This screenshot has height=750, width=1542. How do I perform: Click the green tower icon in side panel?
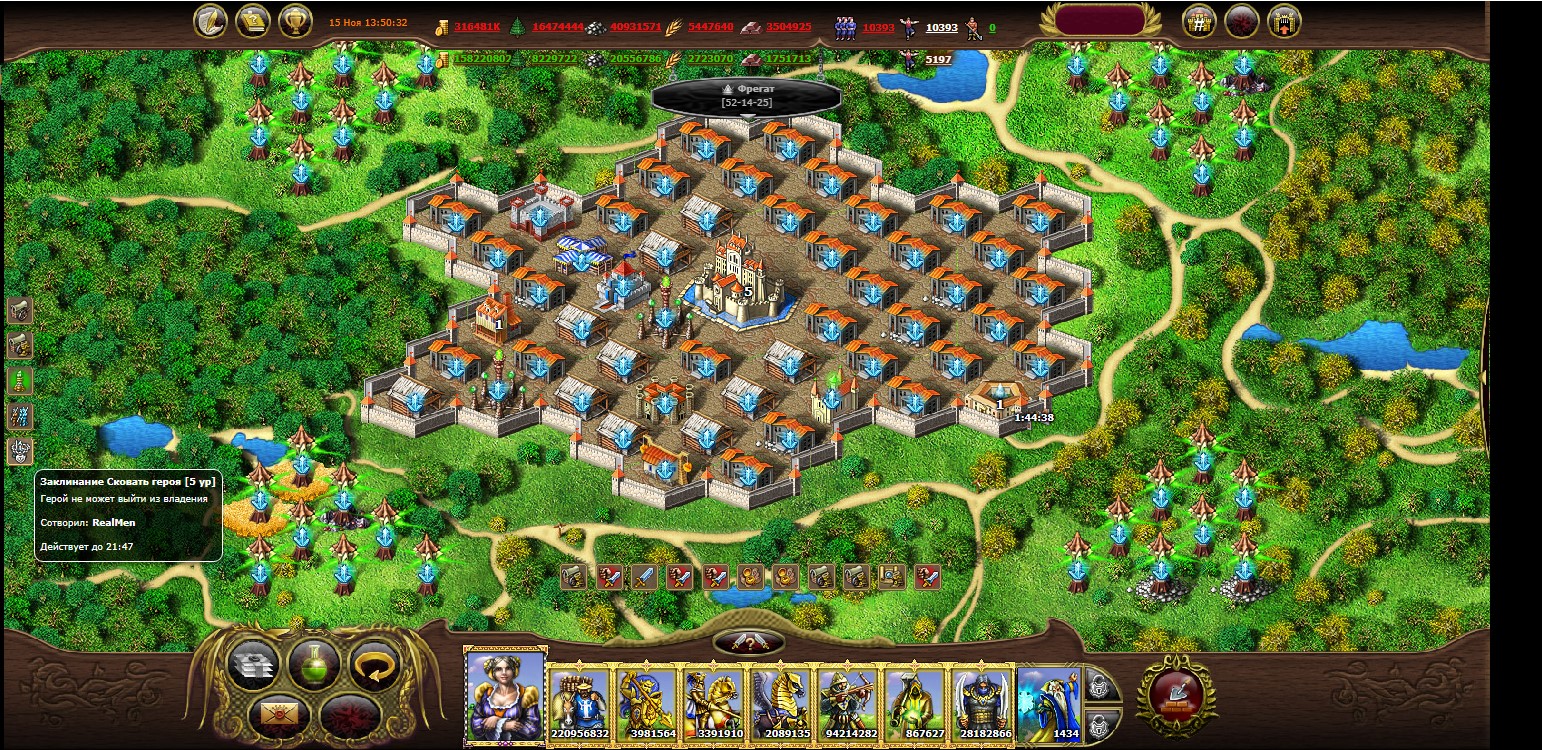(20, 380)
